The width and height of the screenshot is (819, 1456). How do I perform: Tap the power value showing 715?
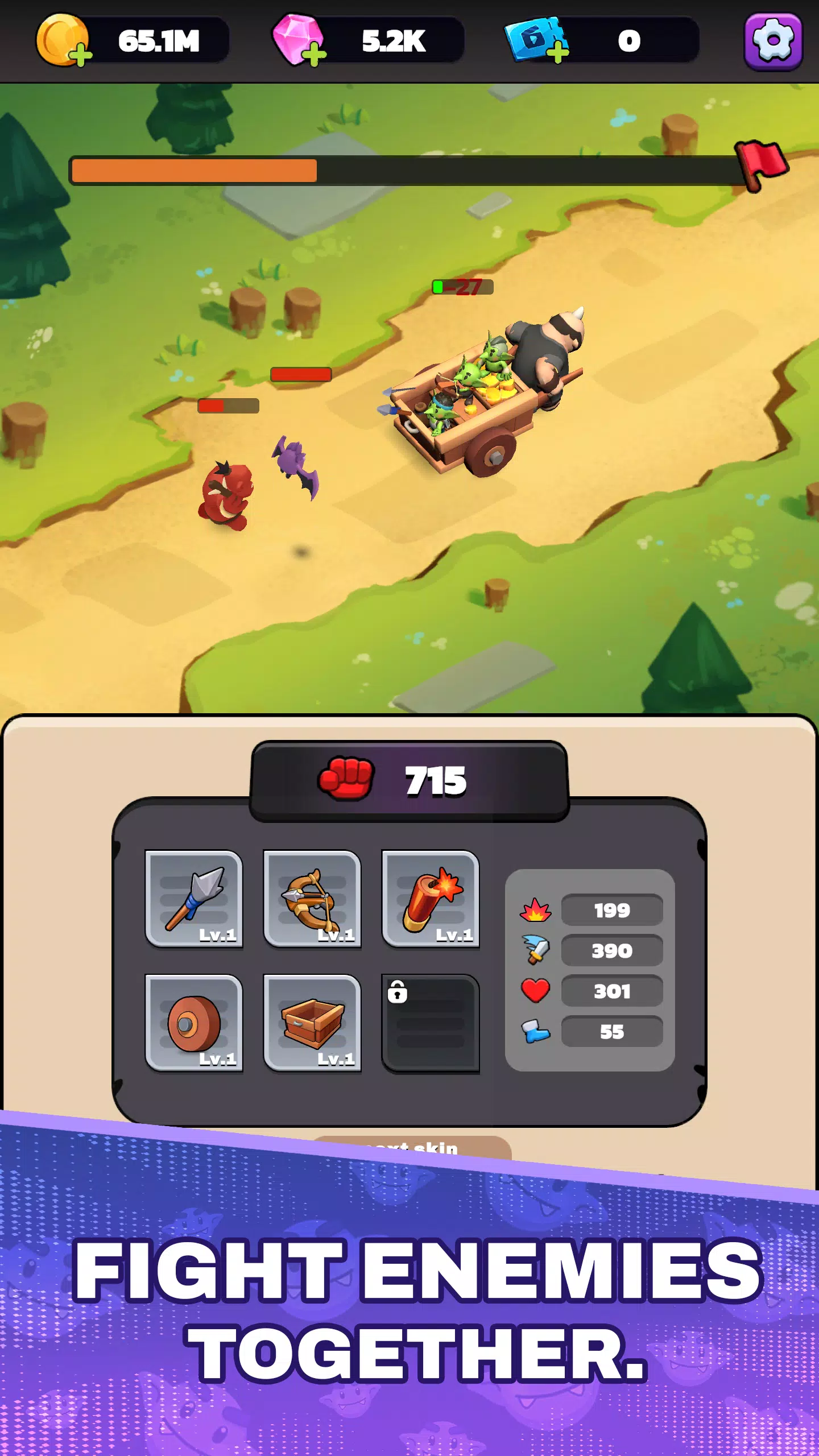click(x=435, y=780)
